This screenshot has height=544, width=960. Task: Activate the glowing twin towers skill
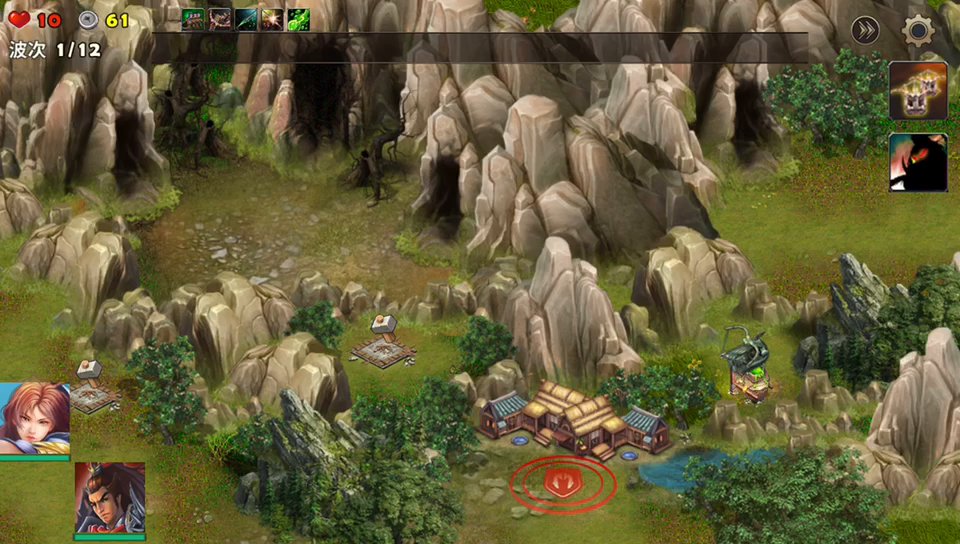(x=918, y=91)
